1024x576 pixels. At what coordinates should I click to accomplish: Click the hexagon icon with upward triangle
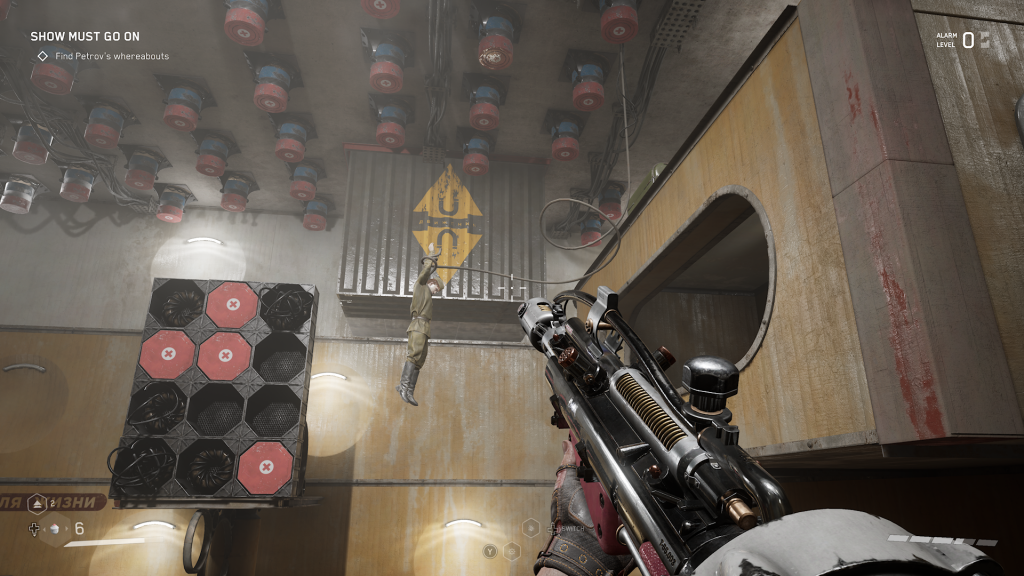tap(37, 504)
